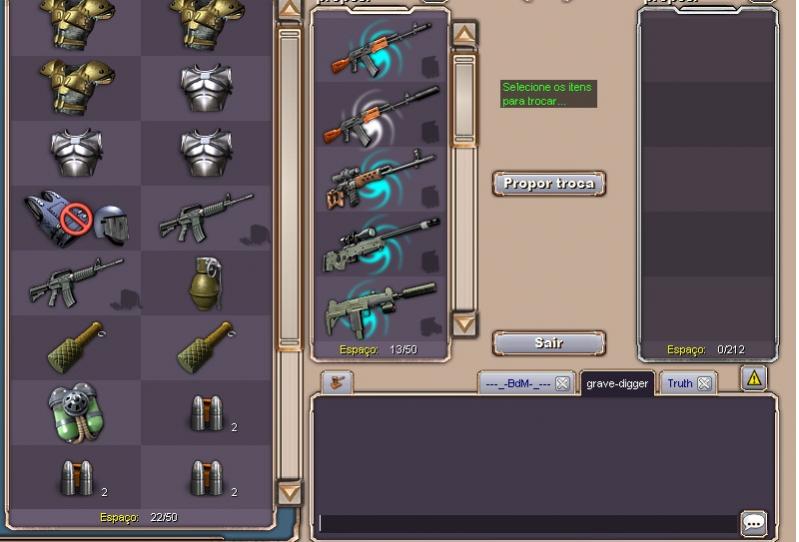Select the frag grenade inventory slot

[x=206, y=282]
